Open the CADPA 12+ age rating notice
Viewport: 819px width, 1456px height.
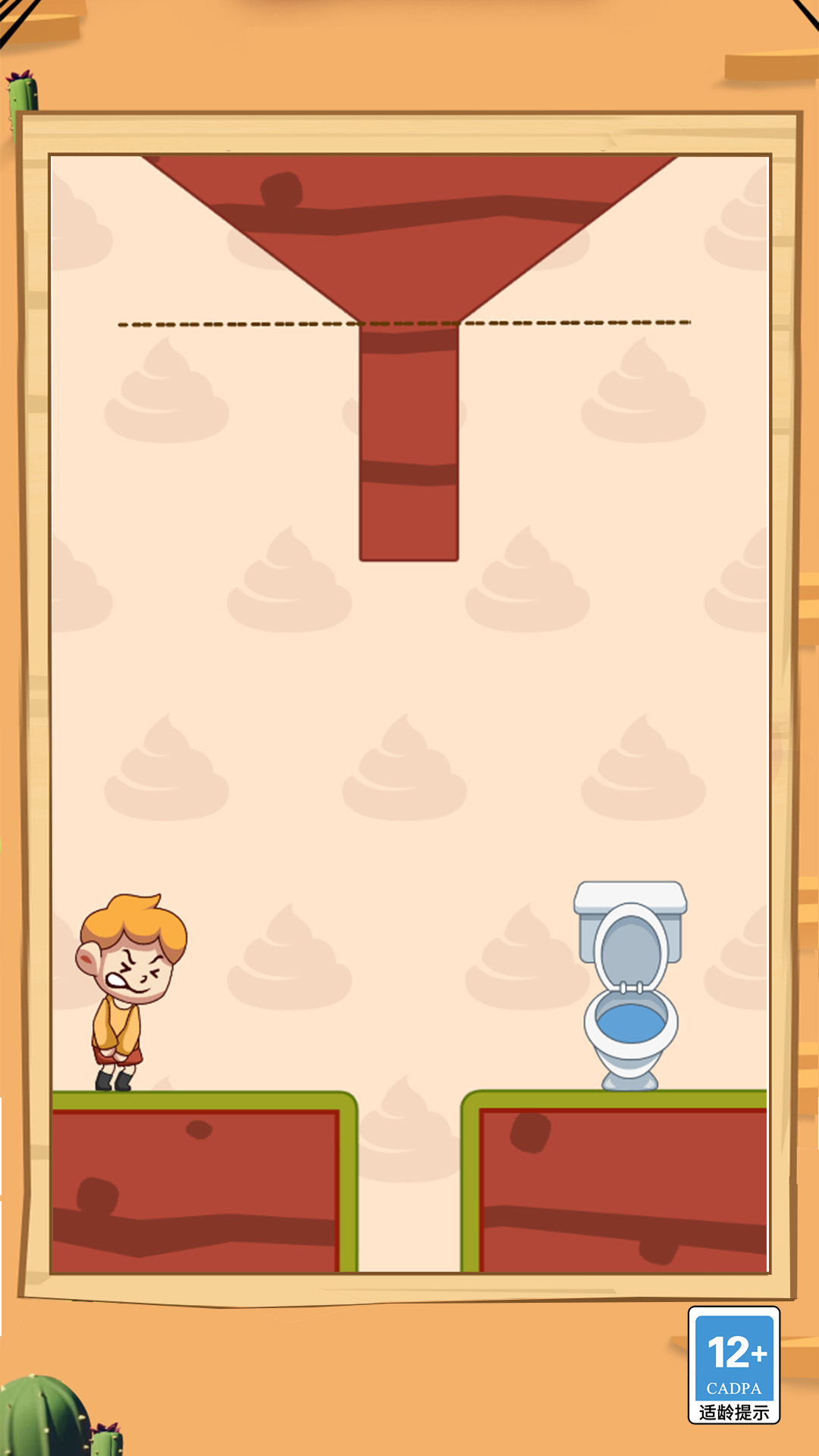click(x=733, y=1365)
